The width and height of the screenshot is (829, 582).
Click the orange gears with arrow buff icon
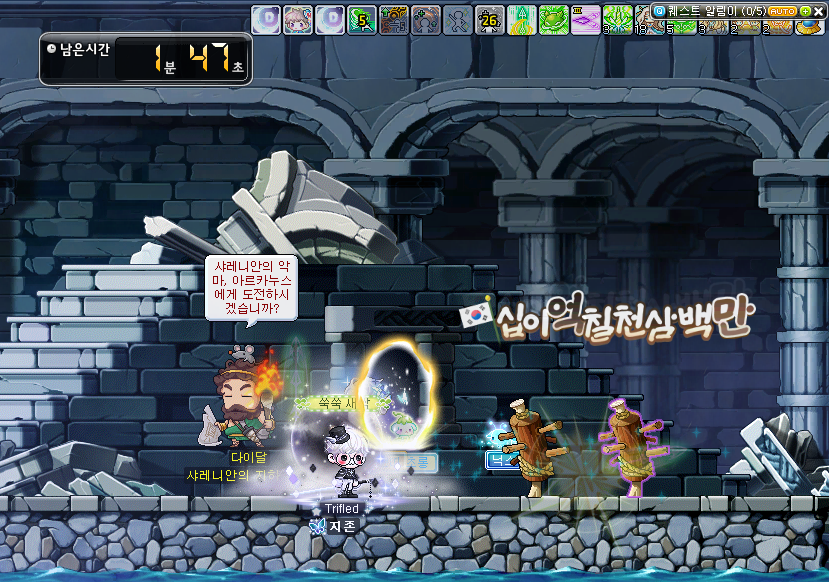coord(394,19)
